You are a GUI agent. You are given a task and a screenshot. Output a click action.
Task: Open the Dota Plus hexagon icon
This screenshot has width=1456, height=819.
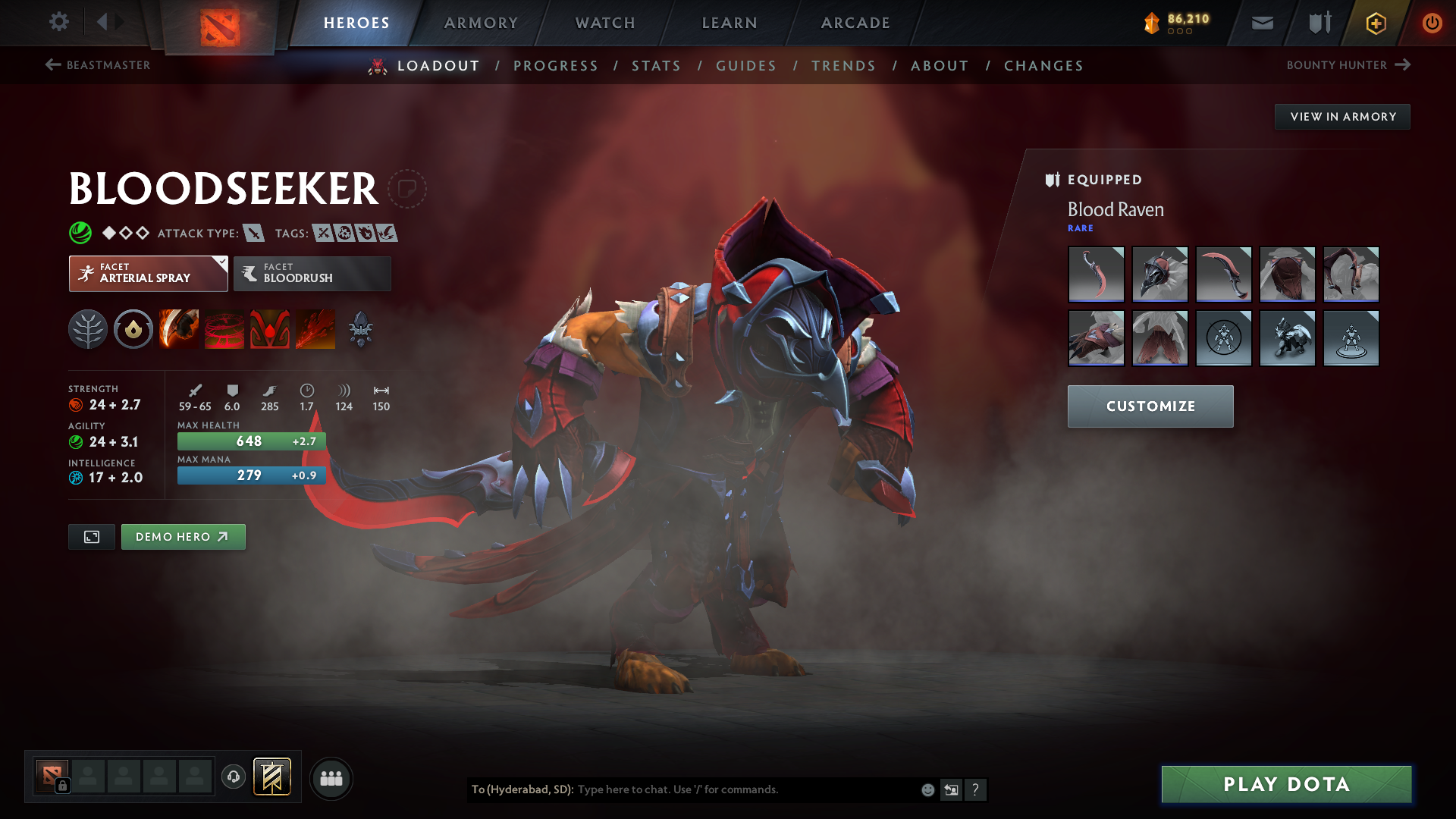click(1375, 23)
